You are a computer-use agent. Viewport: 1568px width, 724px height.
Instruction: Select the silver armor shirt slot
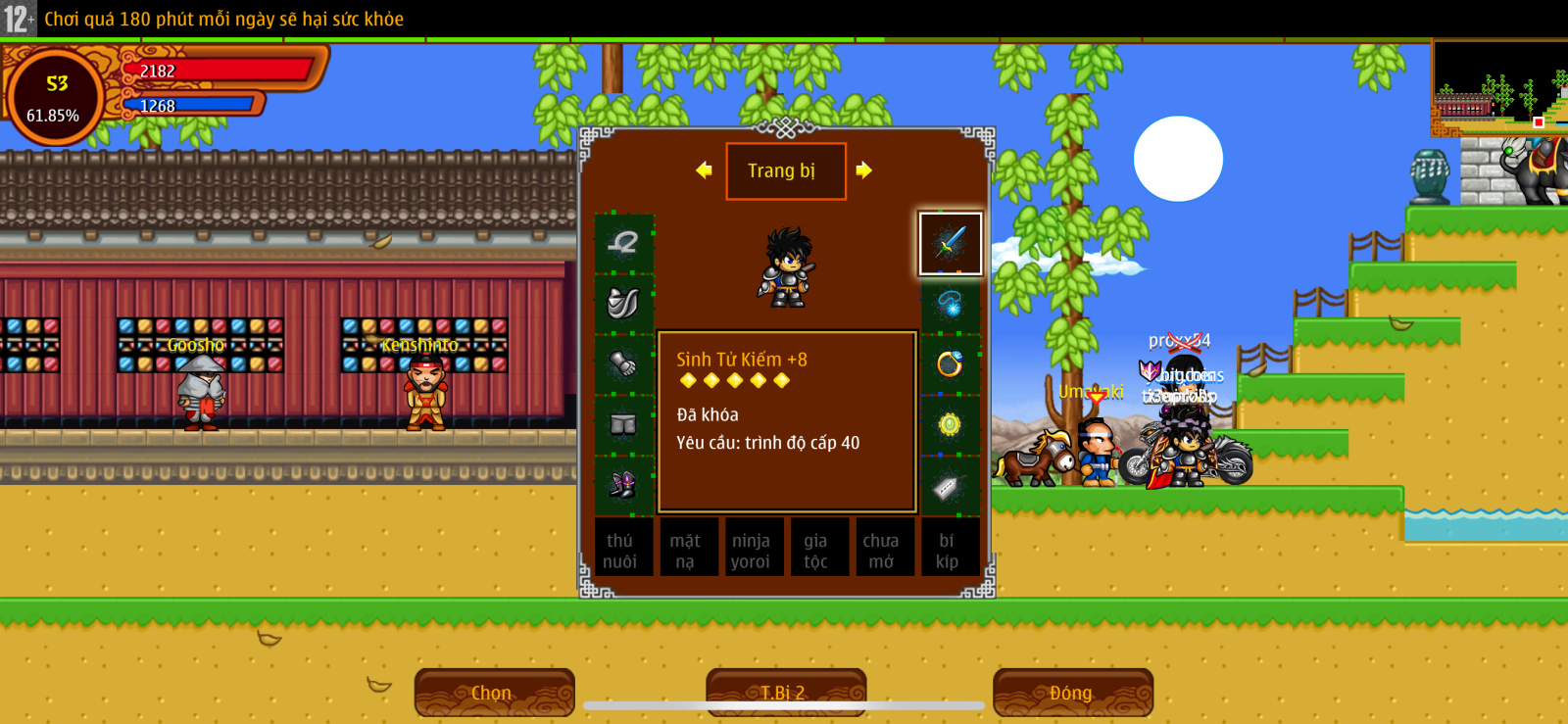623,304
